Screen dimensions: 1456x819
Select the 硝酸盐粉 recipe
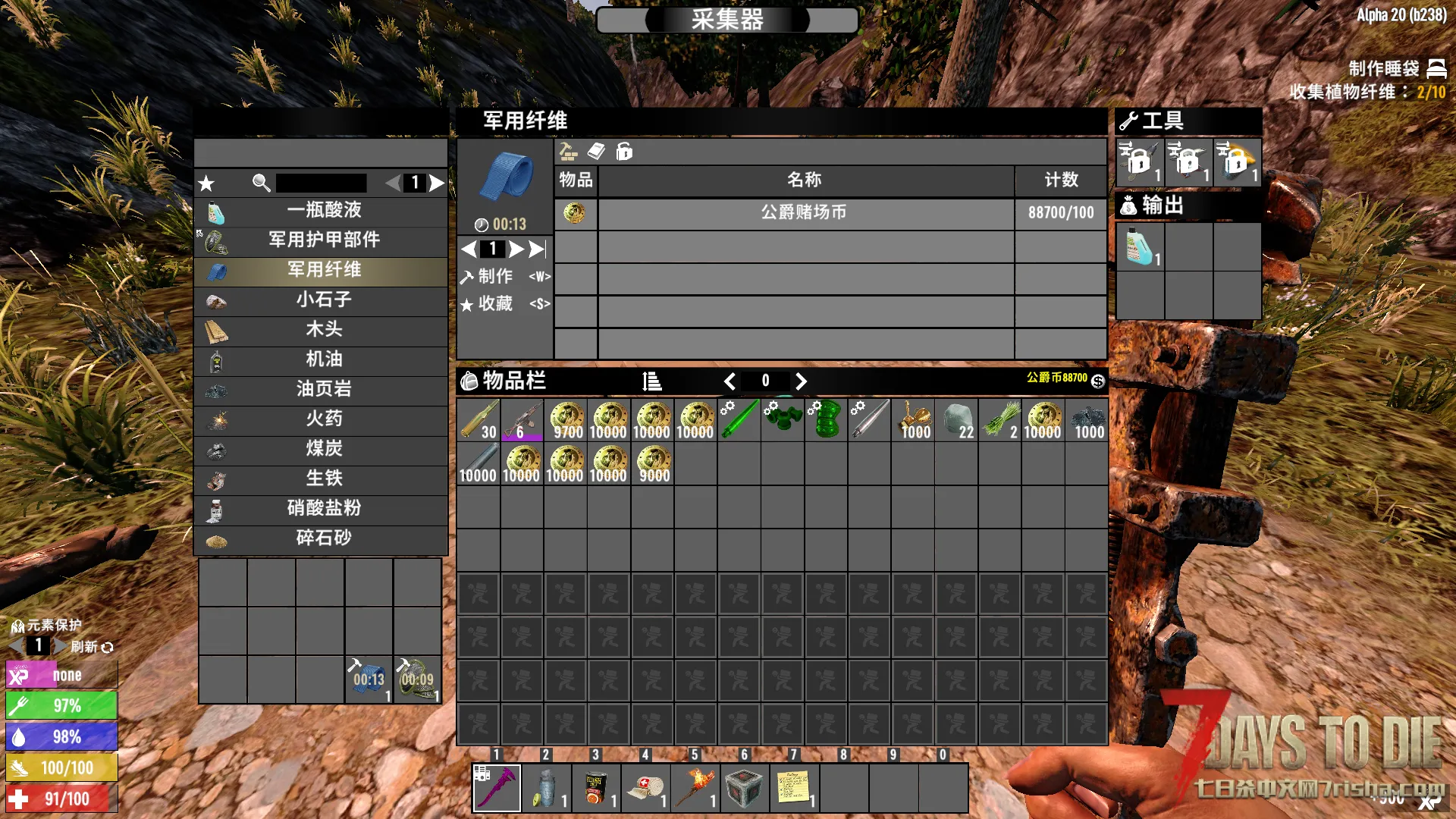[323, 508]
